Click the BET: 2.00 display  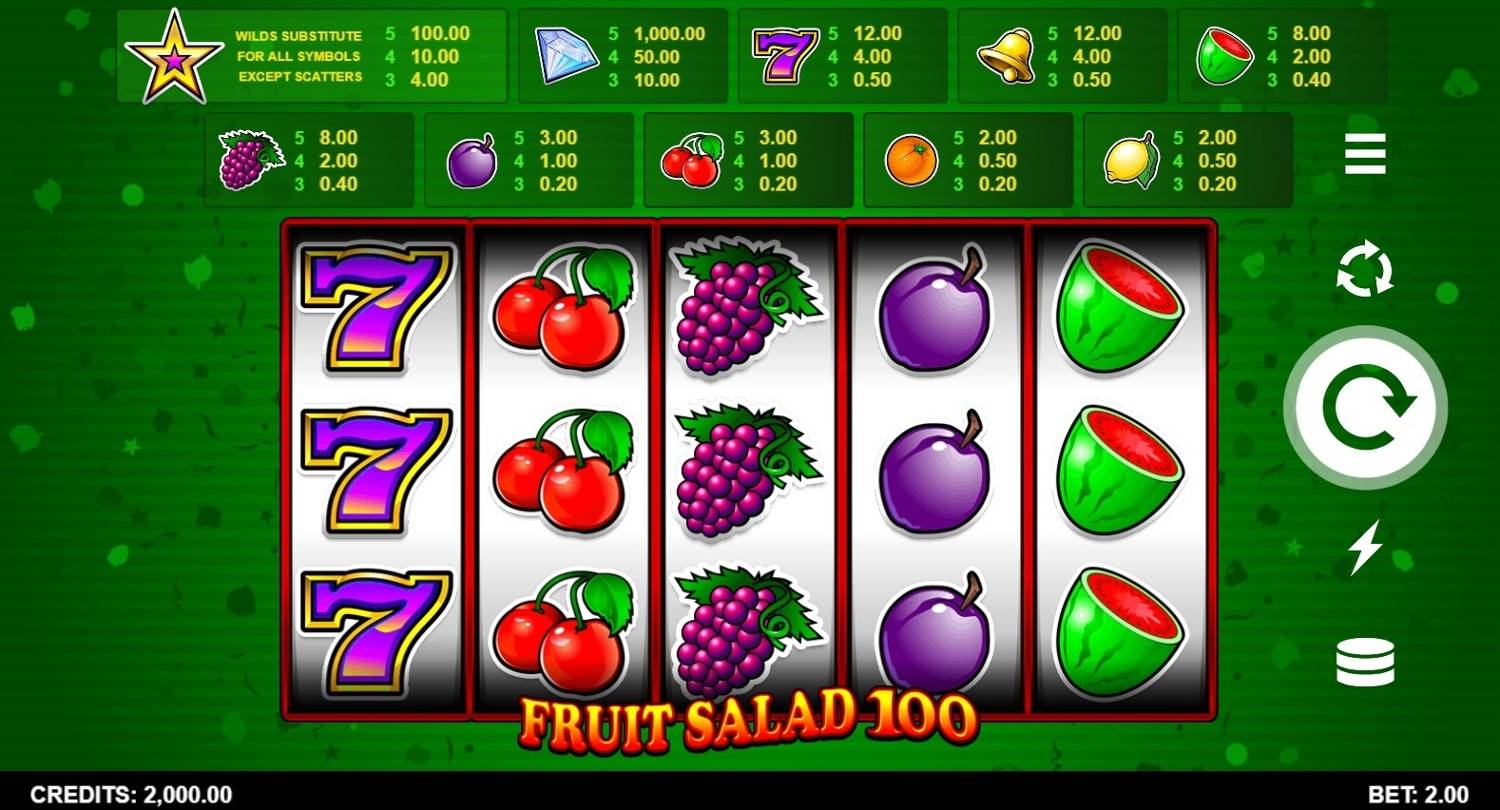(x=1420, y=795)
